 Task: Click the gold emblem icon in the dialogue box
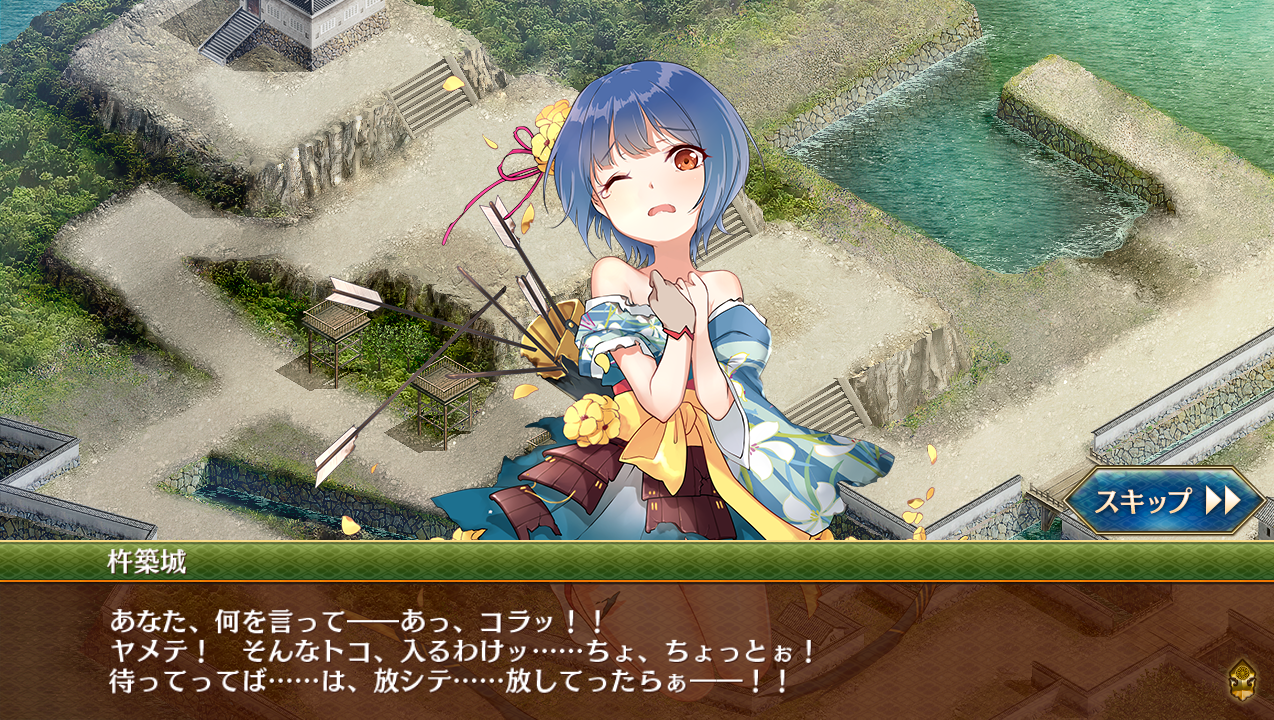(x=1243, y=679)
